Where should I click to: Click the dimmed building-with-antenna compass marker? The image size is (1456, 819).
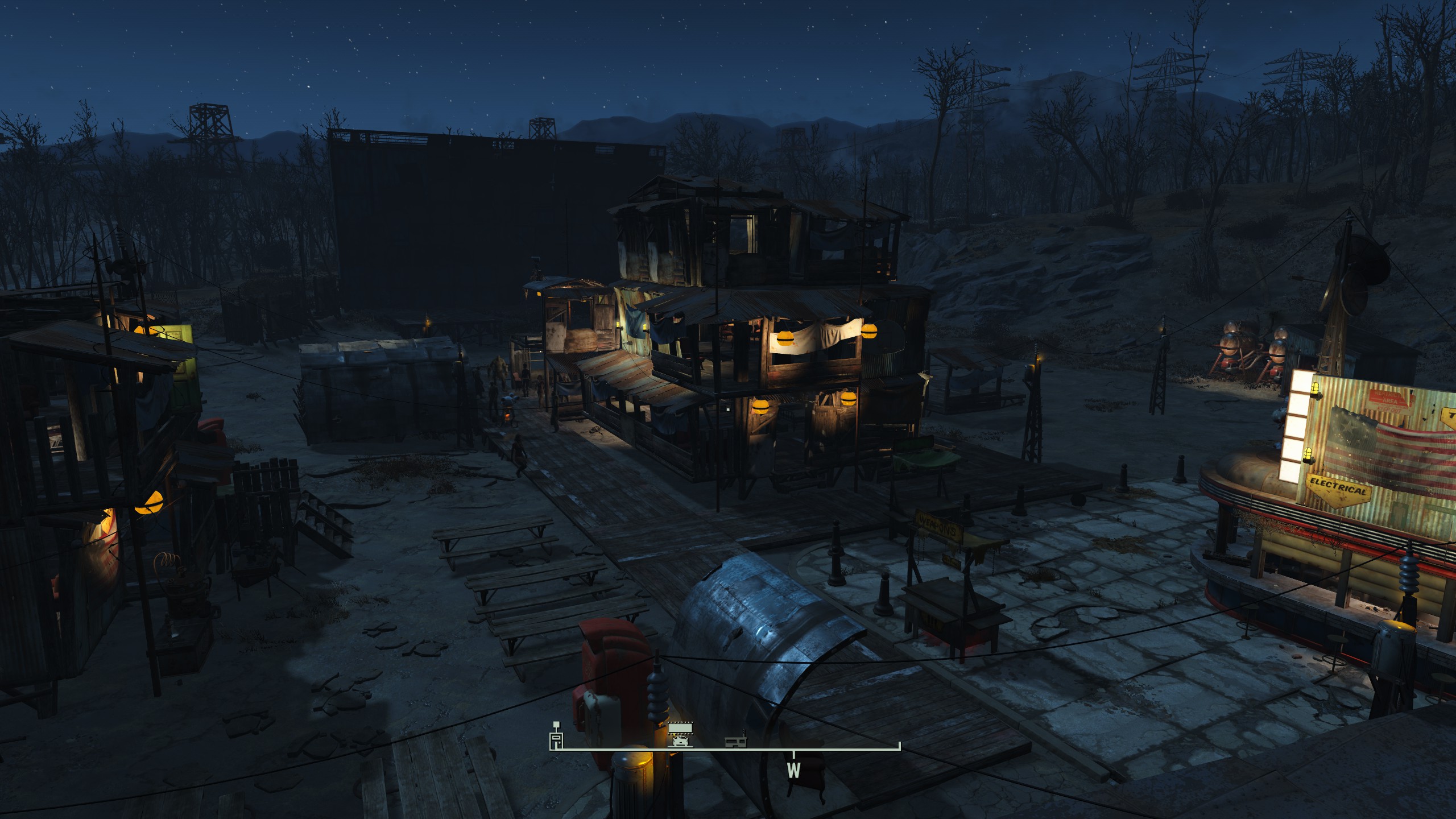click(x=735, y=742)
